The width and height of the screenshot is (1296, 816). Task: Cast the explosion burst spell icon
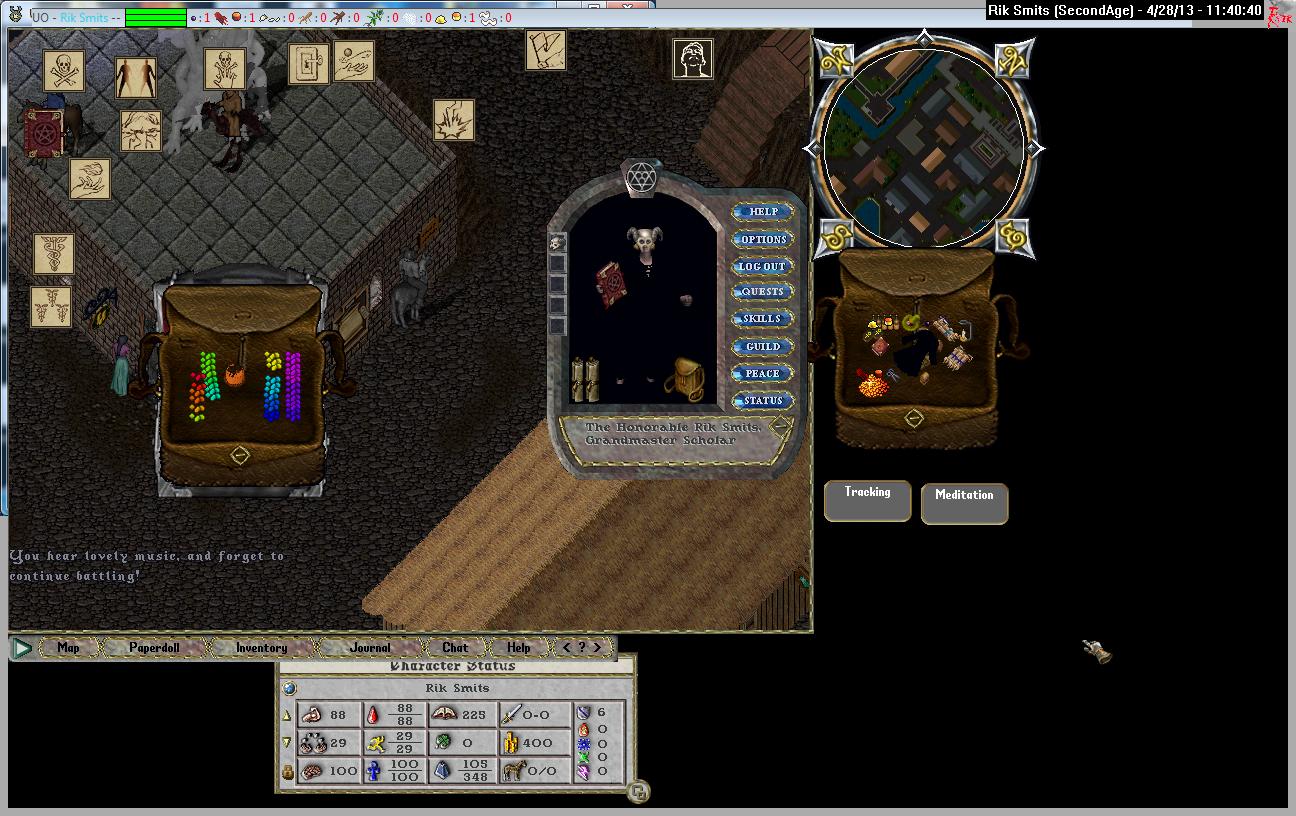(x=453, y=120)
